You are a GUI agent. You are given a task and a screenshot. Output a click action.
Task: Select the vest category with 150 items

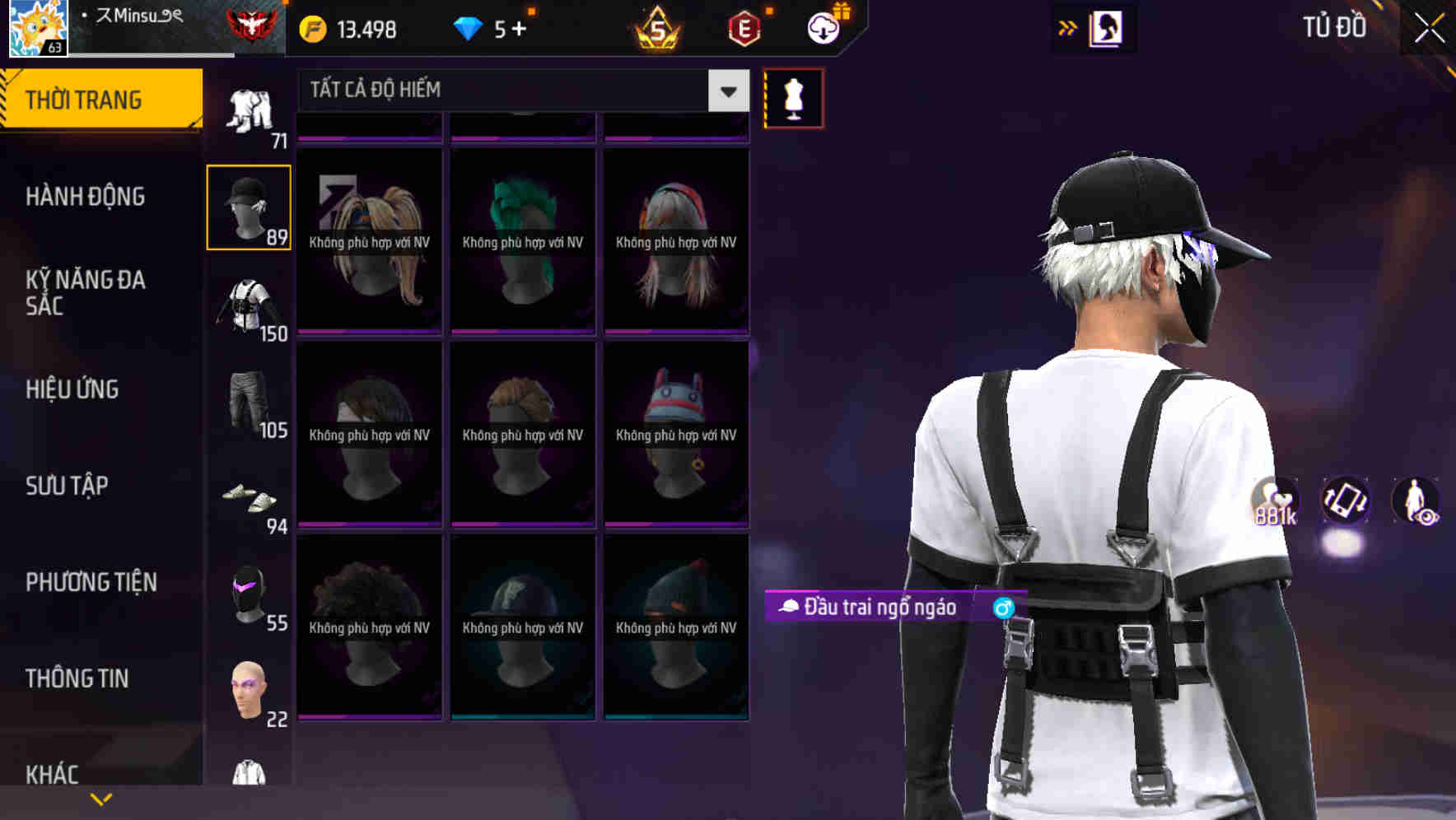250,305
